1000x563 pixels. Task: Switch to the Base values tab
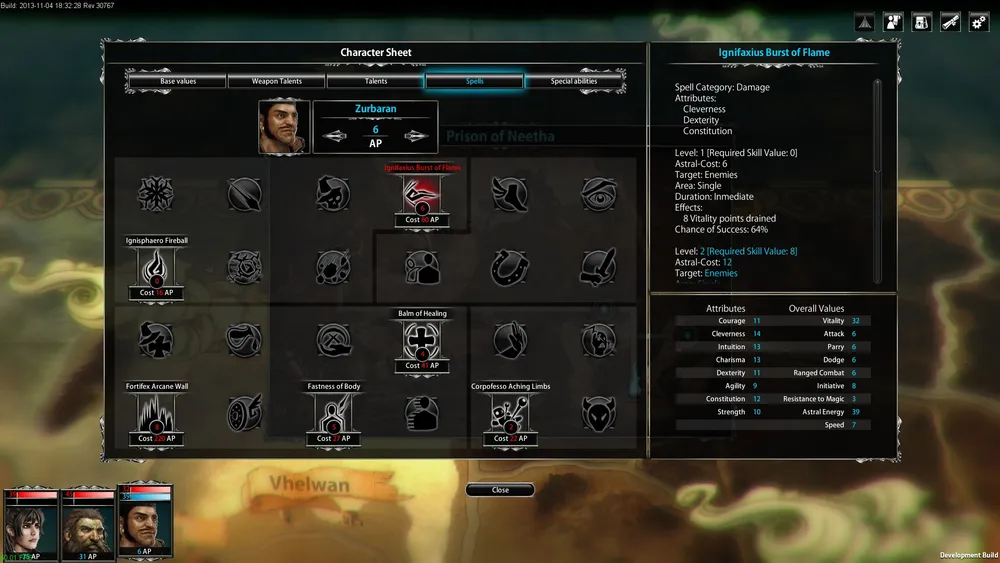coord(176,81)
